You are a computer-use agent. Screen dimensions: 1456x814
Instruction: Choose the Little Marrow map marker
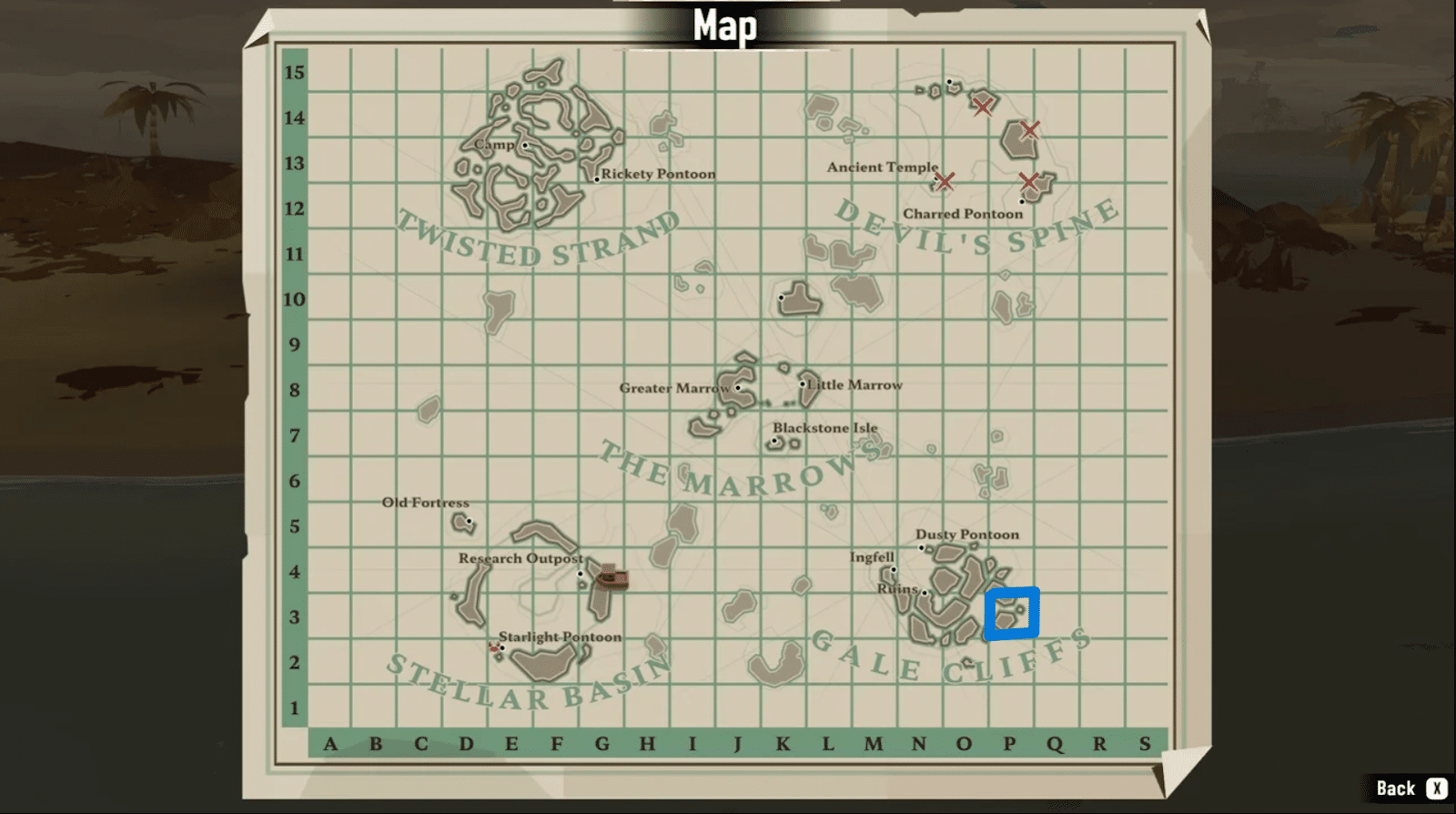pos(803,384)
